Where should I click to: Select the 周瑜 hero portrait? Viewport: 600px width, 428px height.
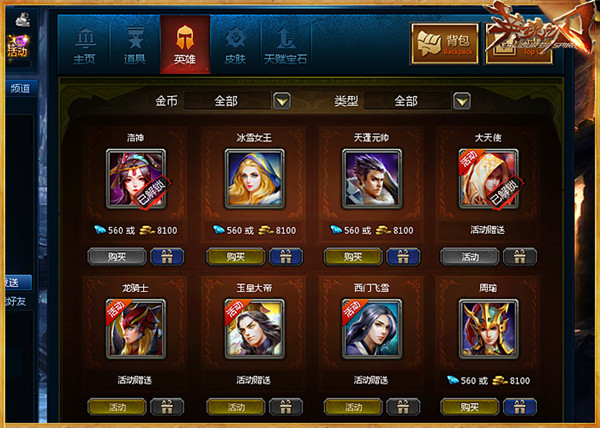tap(488, 329)
